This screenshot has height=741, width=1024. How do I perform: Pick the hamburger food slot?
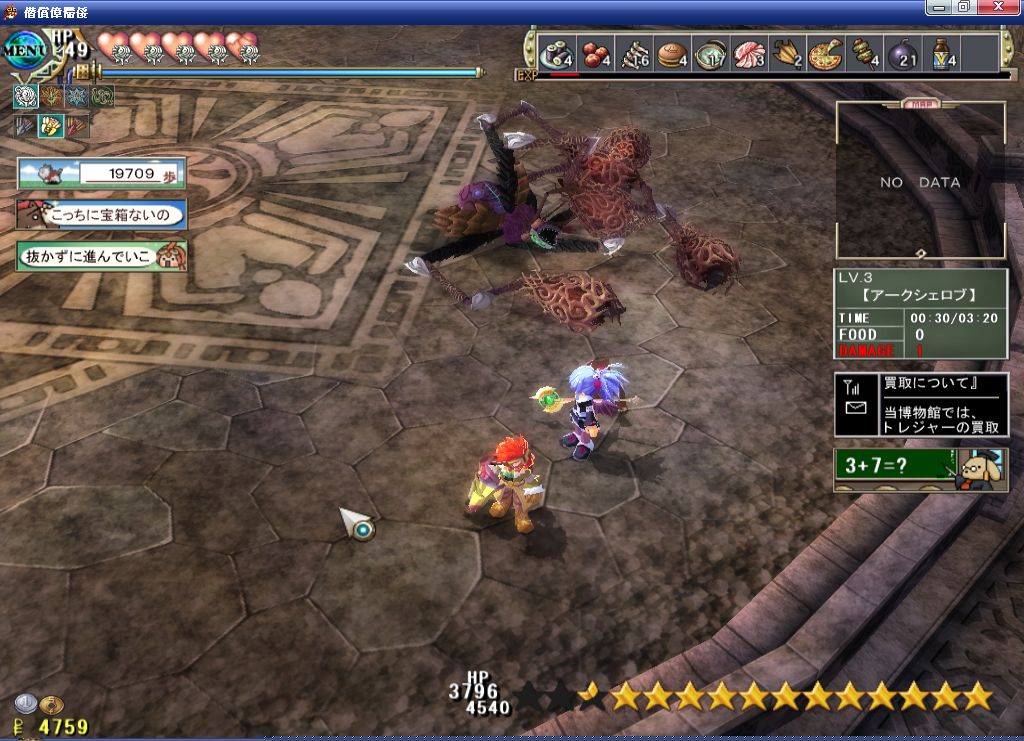point(672,54)
